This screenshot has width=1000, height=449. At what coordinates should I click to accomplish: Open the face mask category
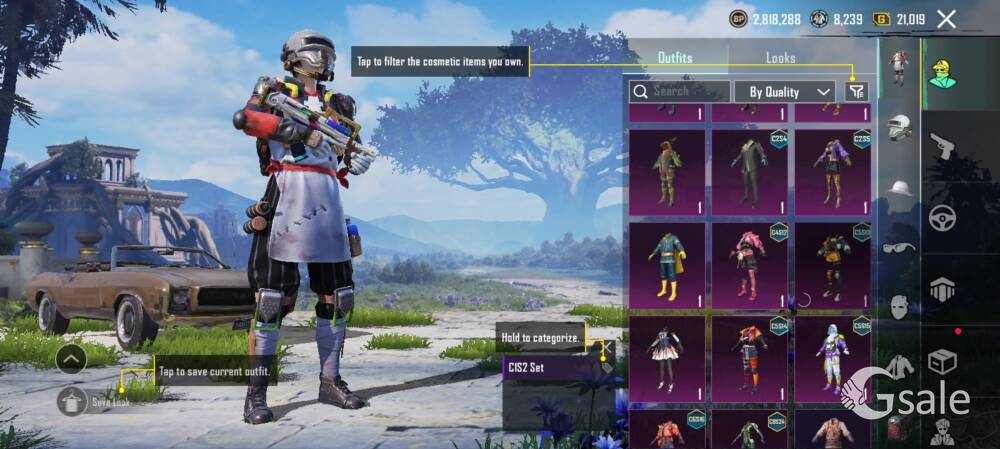tap(900, 306)
